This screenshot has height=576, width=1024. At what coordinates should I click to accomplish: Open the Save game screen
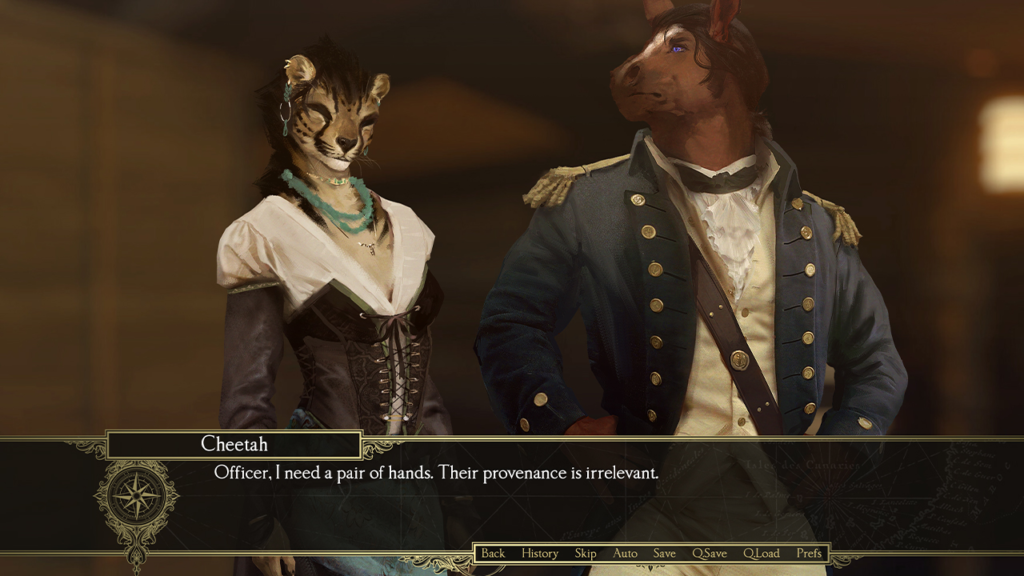tap(665, 553)
